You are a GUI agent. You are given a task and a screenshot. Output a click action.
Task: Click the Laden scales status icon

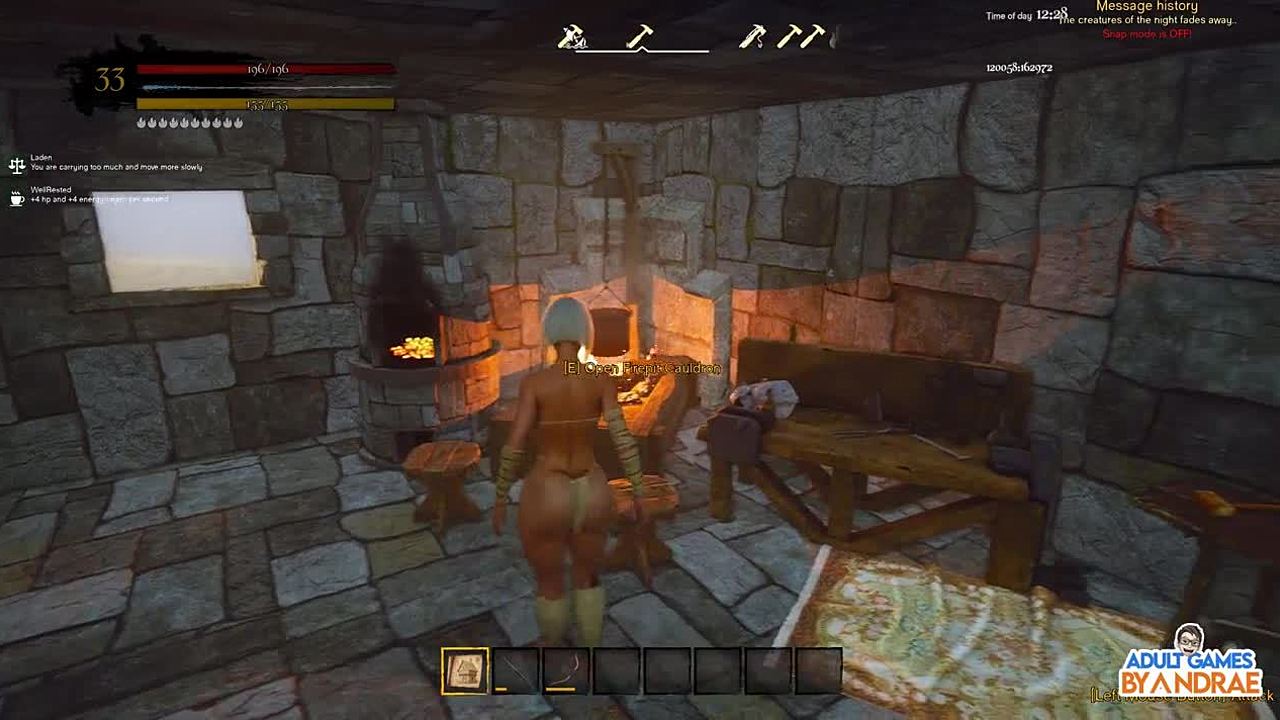click(17, 164)
